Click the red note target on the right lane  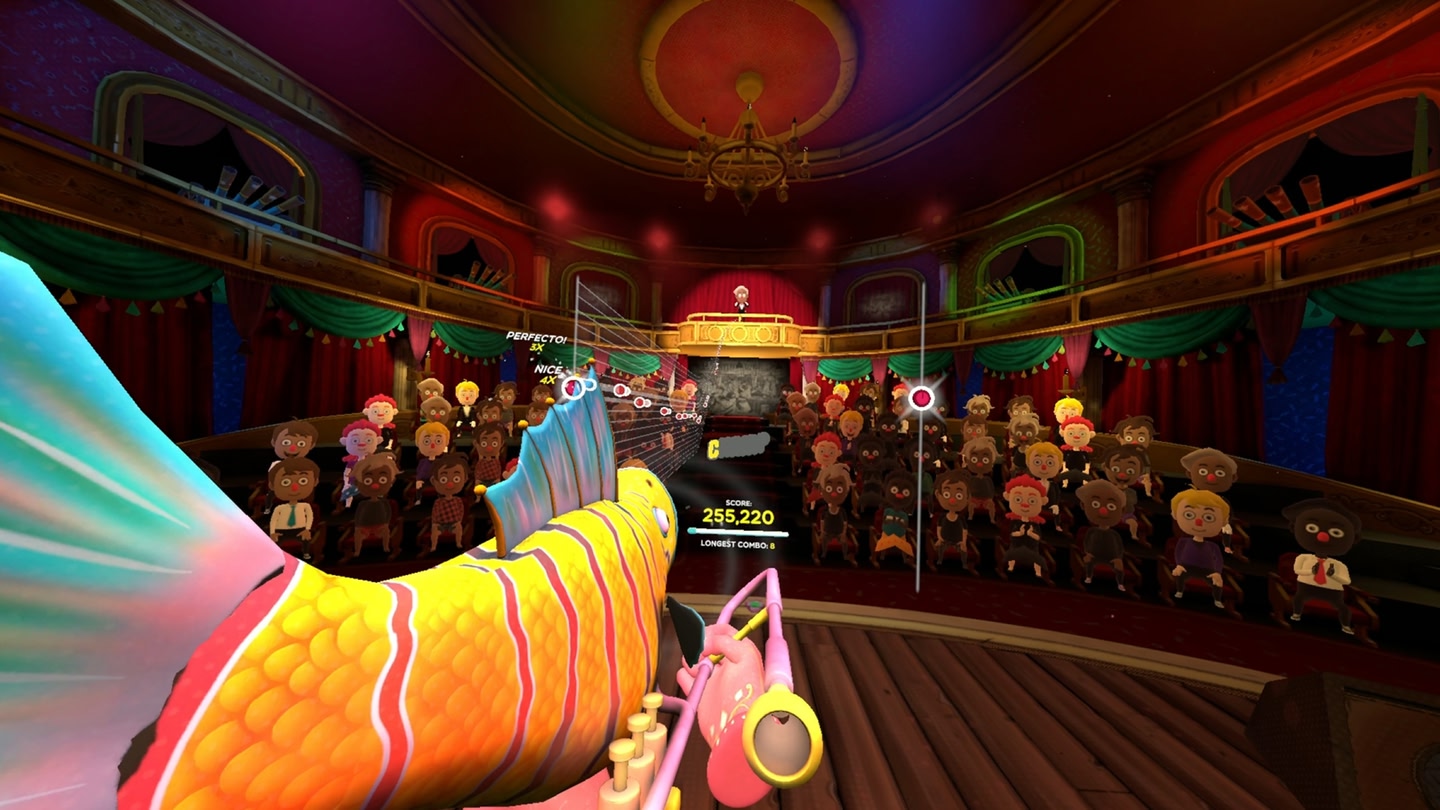click(x=920, y=397)
